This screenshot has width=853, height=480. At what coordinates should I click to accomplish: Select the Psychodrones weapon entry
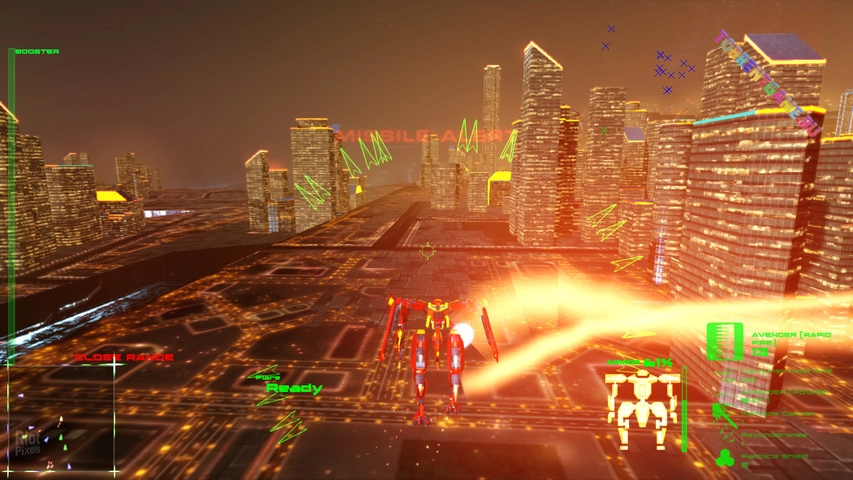click(772, 437)
